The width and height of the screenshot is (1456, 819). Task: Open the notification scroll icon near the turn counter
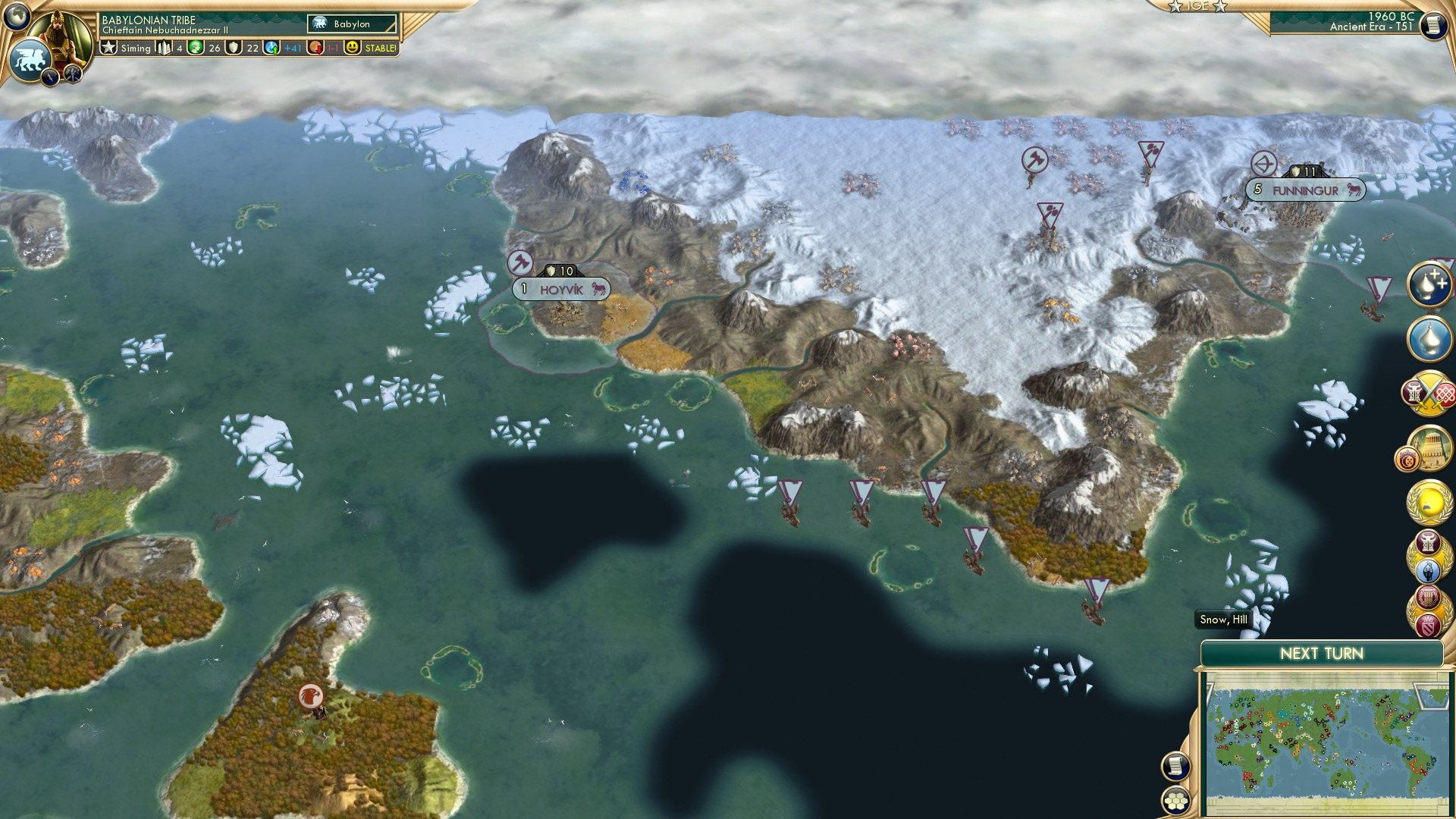(1434, 25)
